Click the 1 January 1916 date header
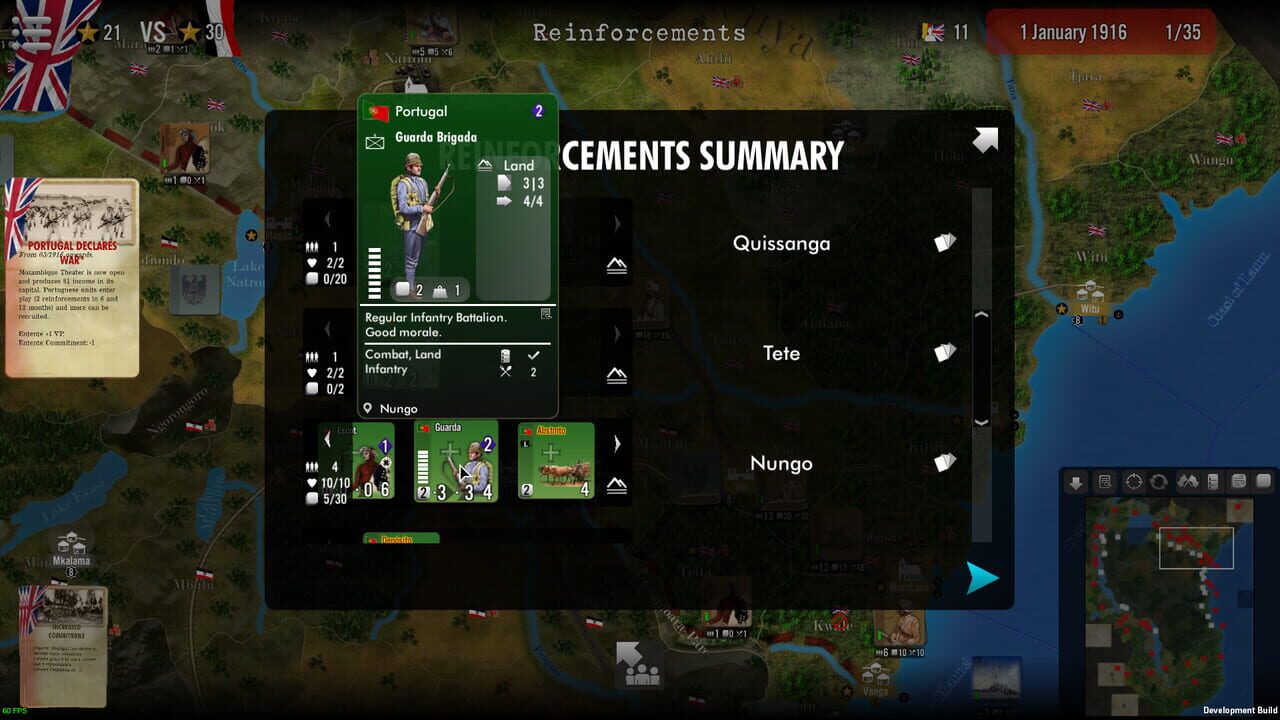The height and width of the screenshot is (720, 1280). 1074,32
